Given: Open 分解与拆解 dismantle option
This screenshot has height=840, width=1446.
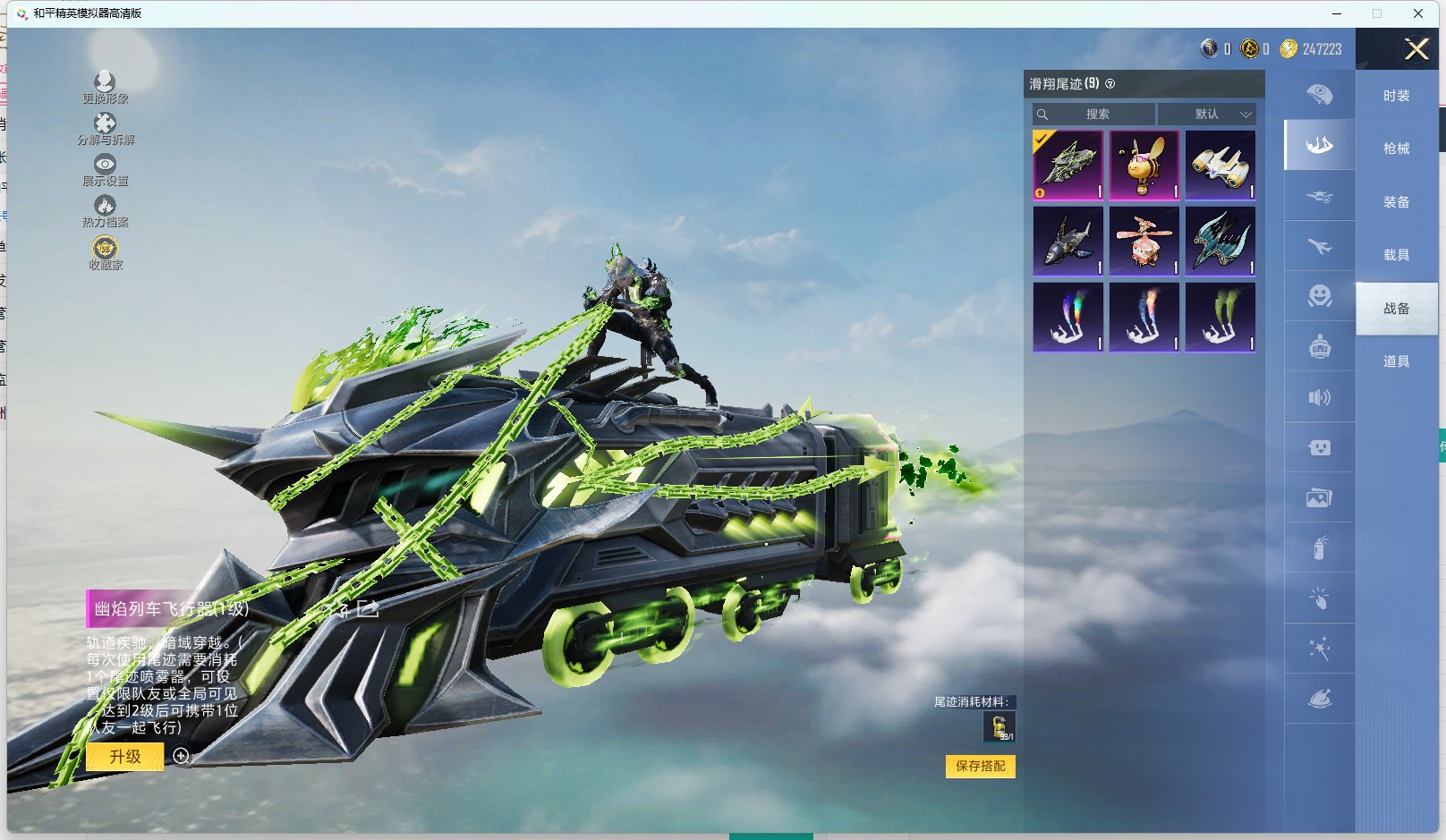Looking at the screenshot, I should 106,129.
